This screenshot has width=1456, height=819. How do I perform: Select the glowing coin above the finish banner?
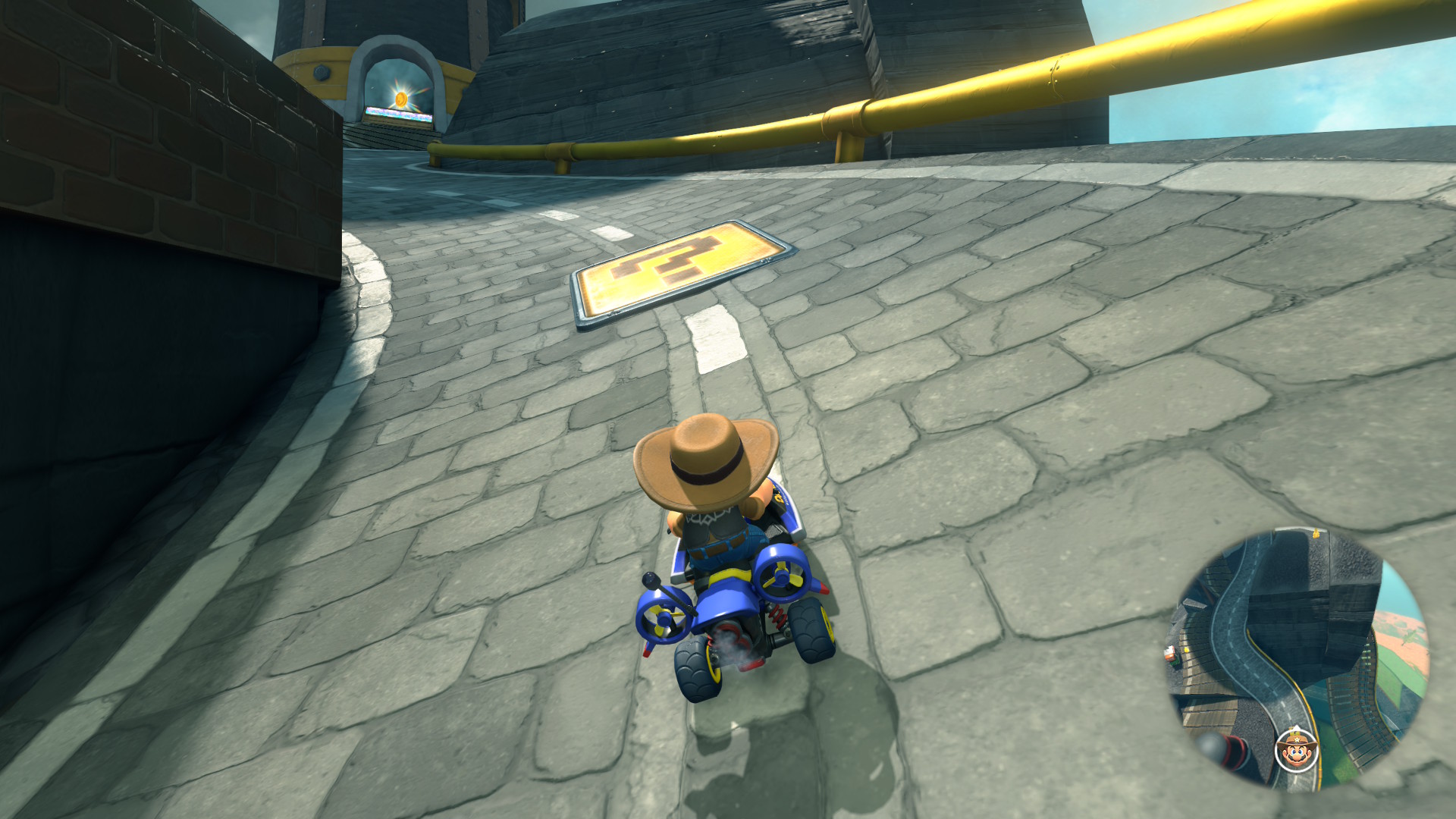tap(402, 99)
